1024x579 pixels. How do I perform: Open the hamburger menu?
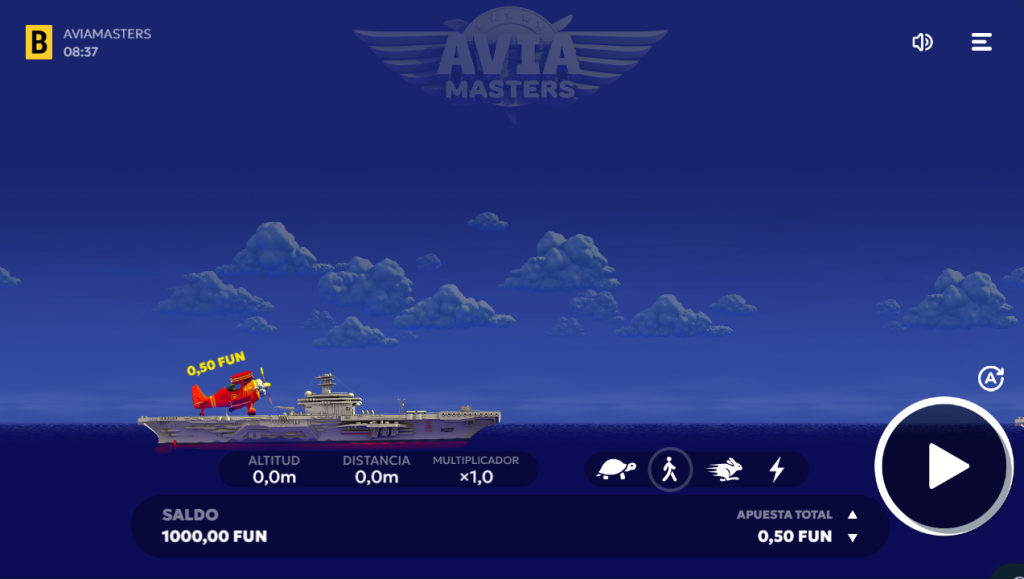pos(982,42)
